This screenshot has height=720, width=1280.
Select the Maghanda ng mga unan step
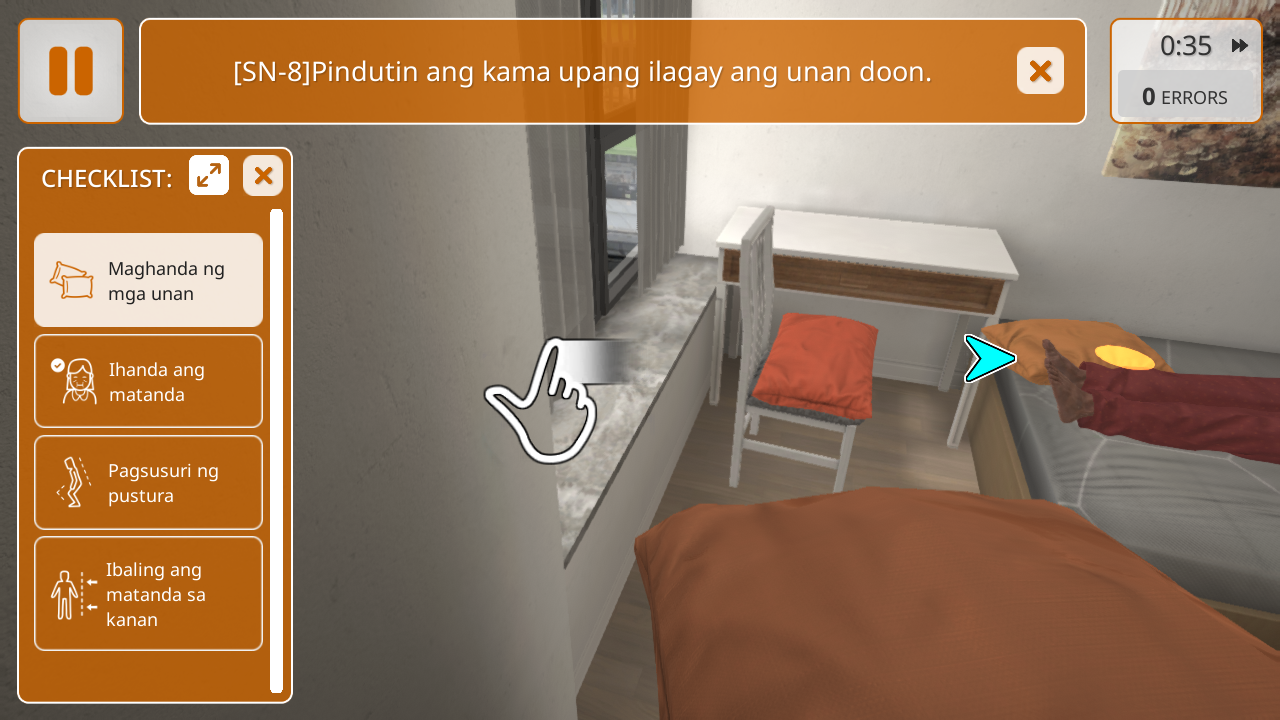149,281
